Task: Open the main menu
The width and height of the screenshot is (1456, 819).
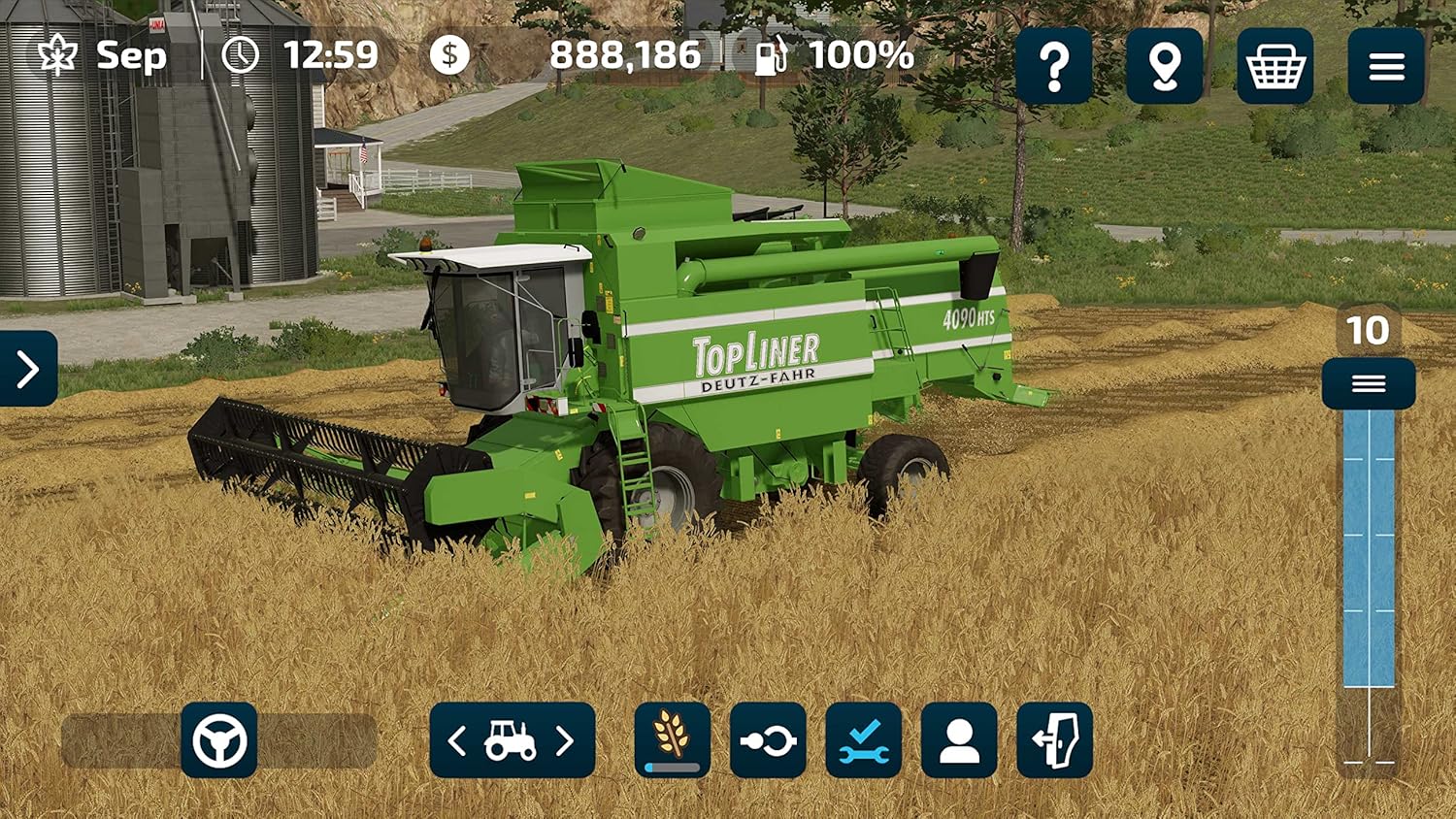Action: [1385, 66]
